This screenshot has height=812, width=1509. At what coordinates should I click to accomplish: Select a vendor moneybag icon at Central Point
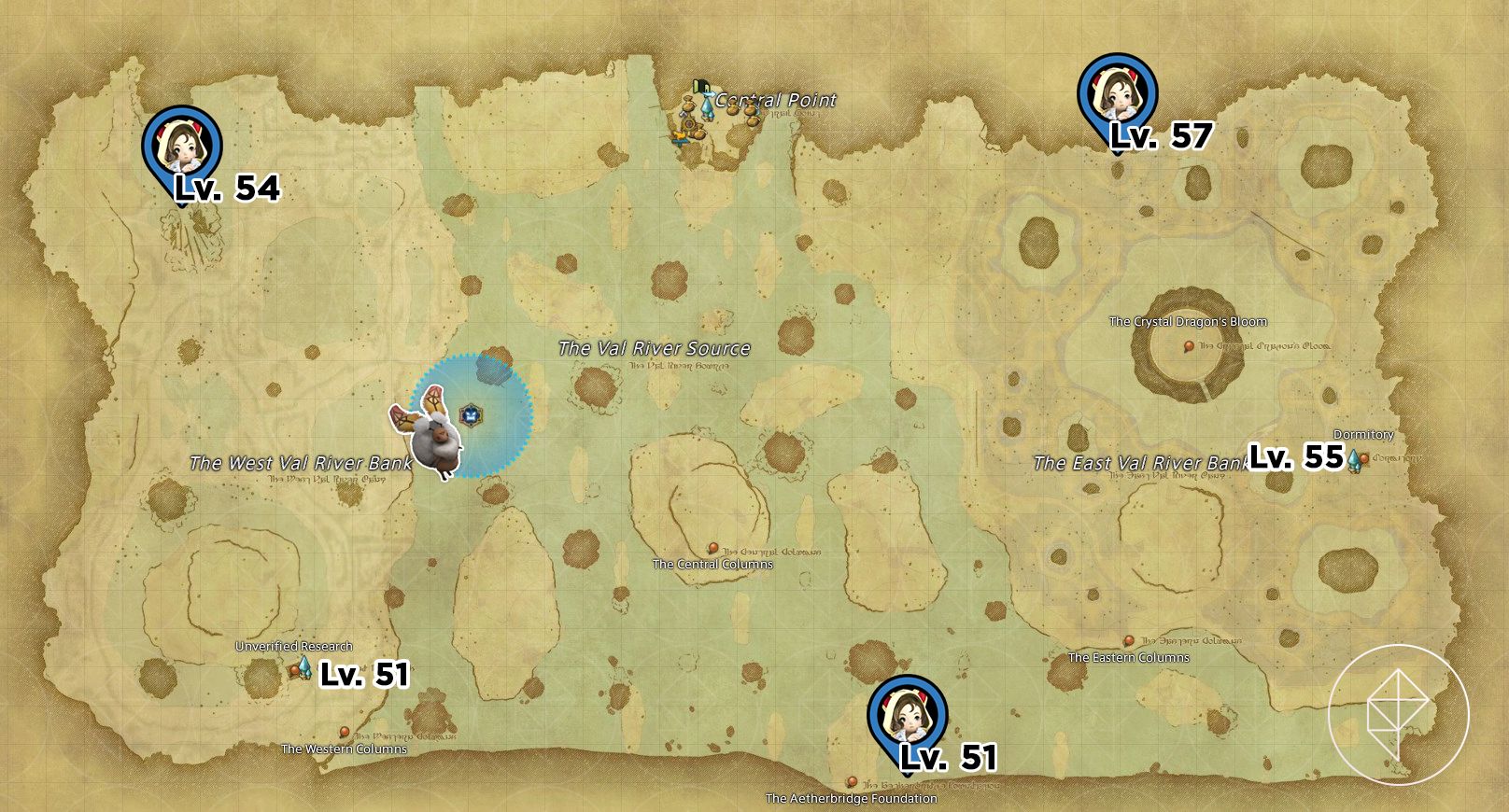pos(734,109)
